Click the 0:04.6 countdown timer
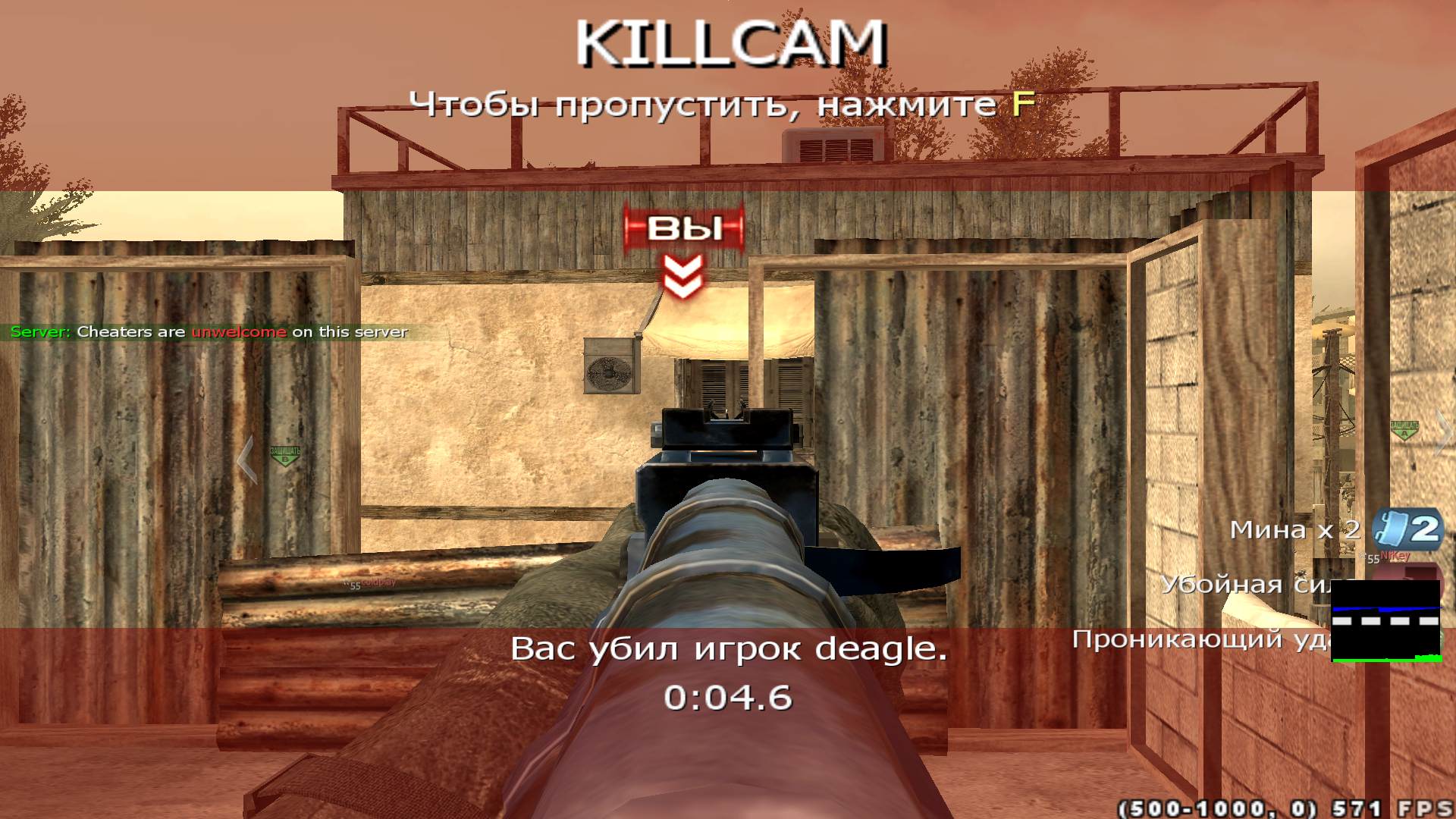This screenshot has width=1456, height=819. point(730,696)
